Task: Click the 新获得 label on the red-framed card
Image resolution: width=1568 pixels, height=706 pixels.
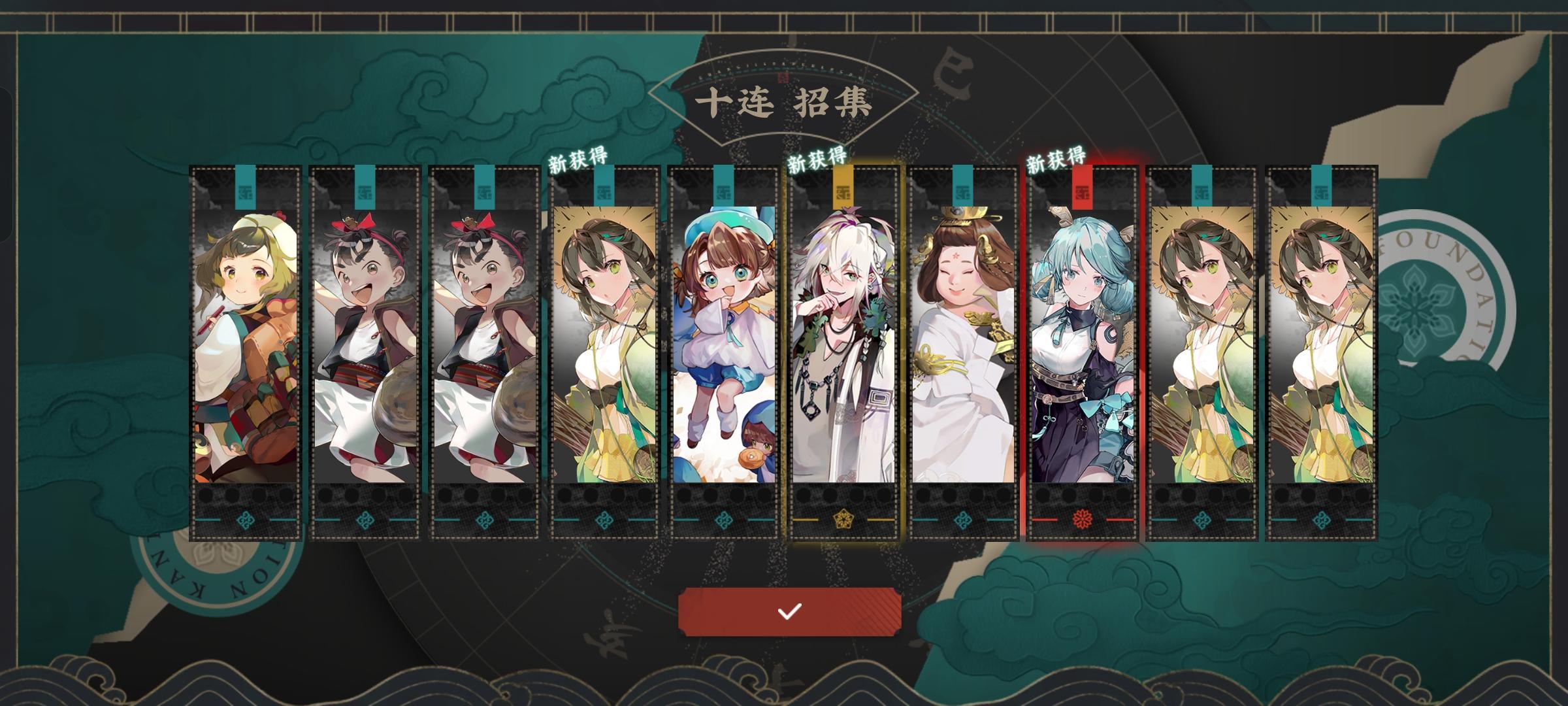Action: pos(1056,158)
